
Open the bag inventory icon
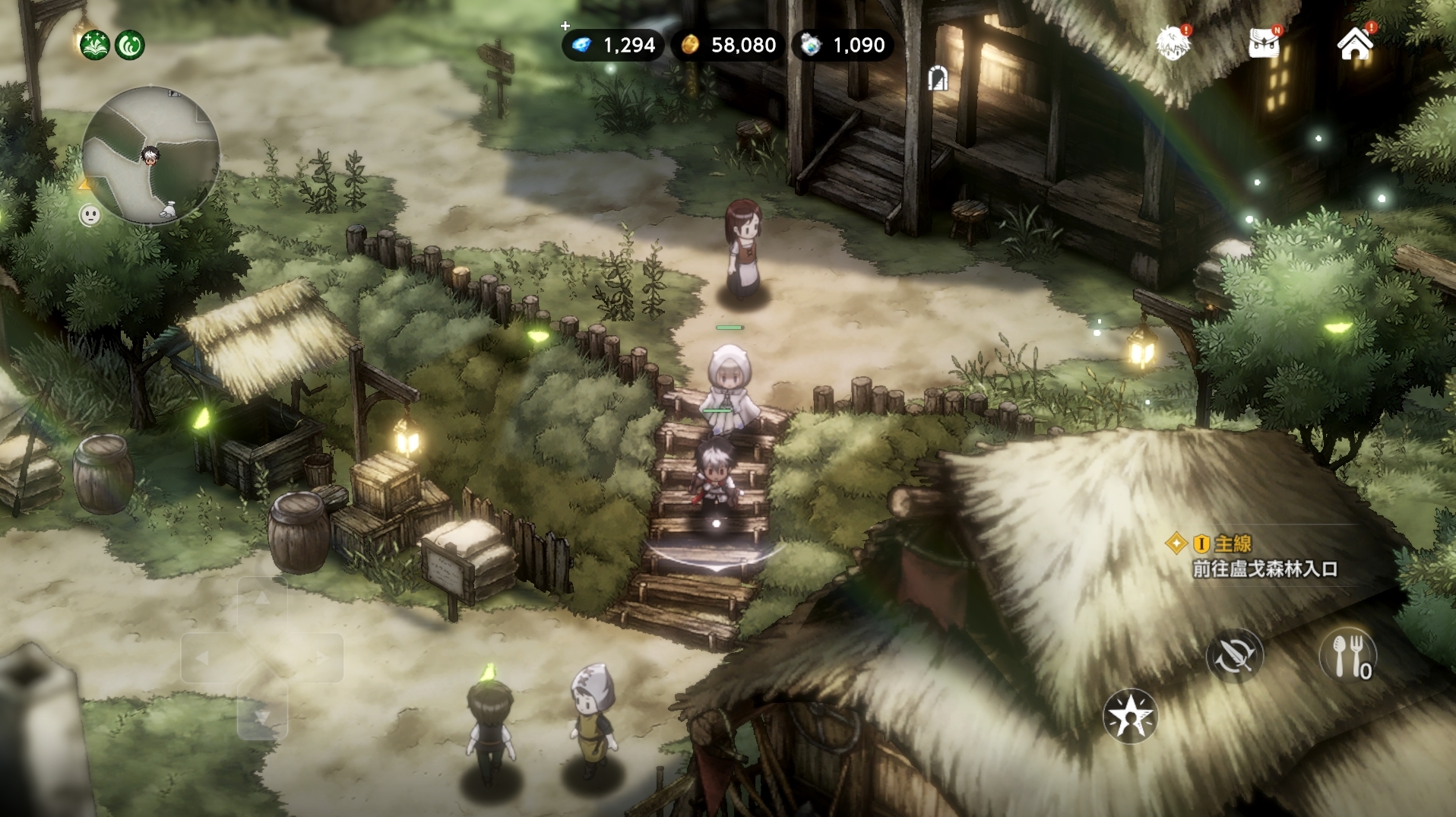(1265, 43)
